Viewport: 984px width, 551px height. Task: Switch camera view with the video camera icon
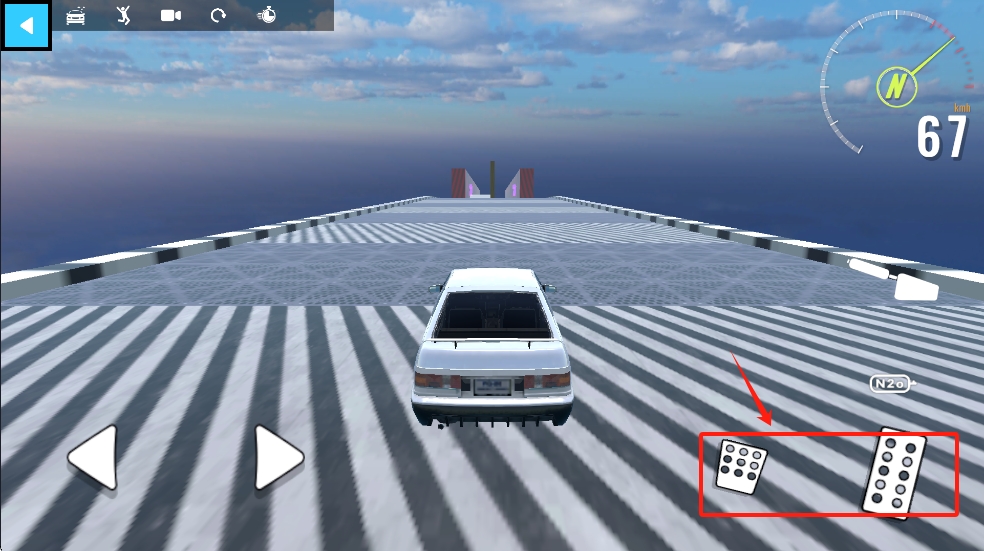point(171,15)
